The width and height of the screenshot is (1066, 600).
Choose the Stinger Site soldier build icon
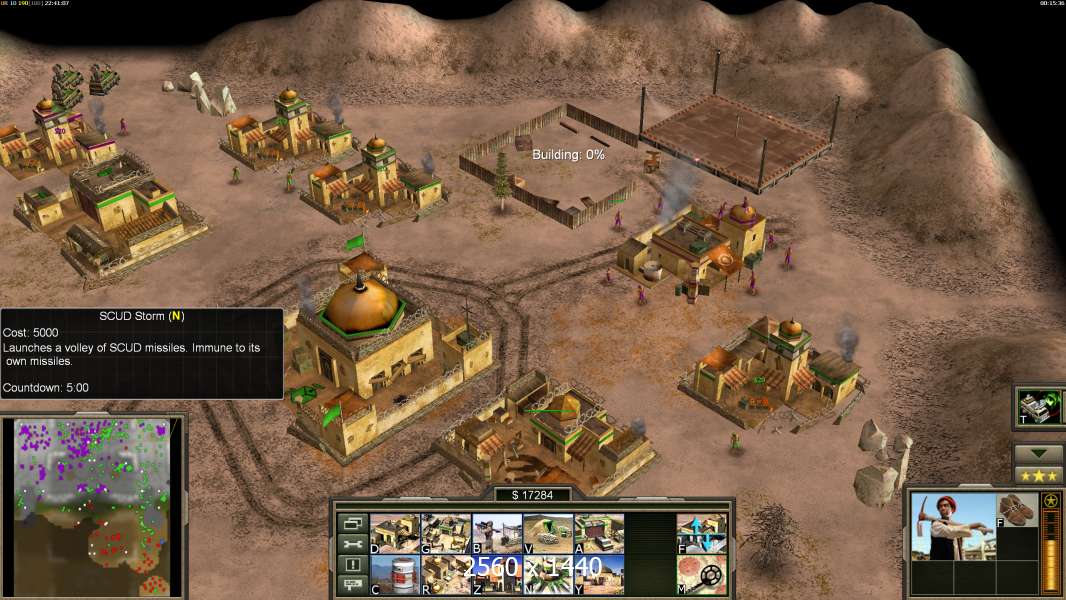pos(497,534)
